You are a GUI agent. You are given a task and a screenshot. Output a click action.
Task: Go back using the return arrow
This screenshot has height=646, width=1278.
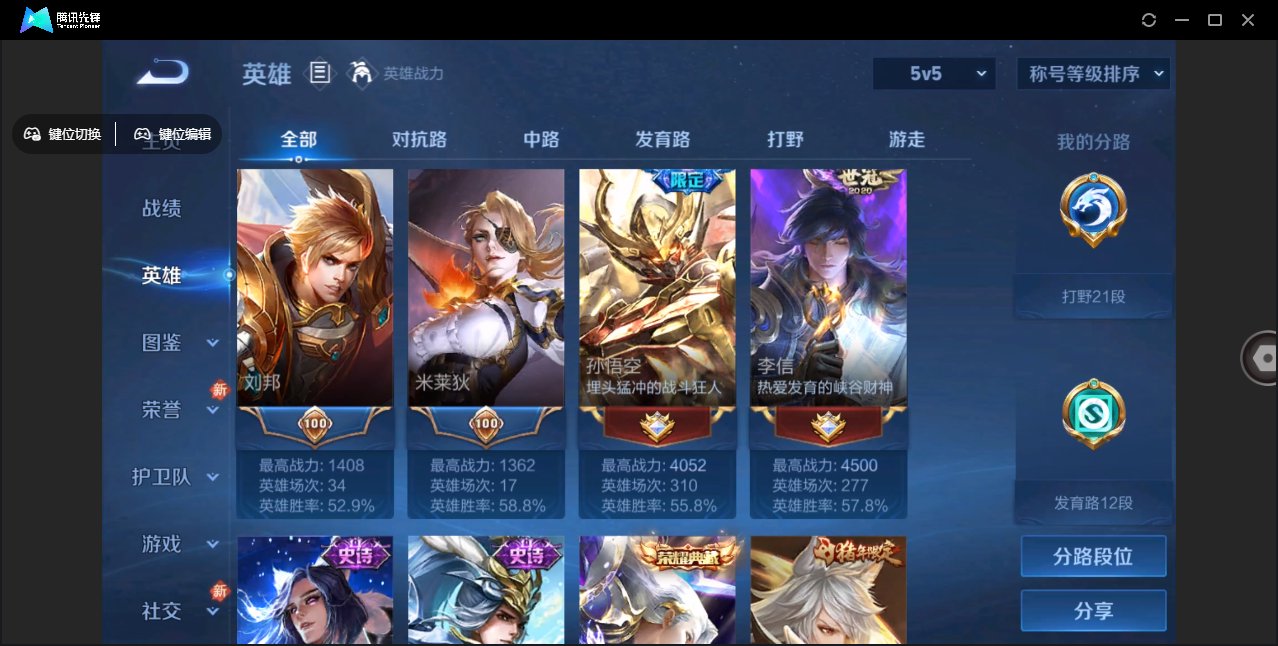[163, 72]
